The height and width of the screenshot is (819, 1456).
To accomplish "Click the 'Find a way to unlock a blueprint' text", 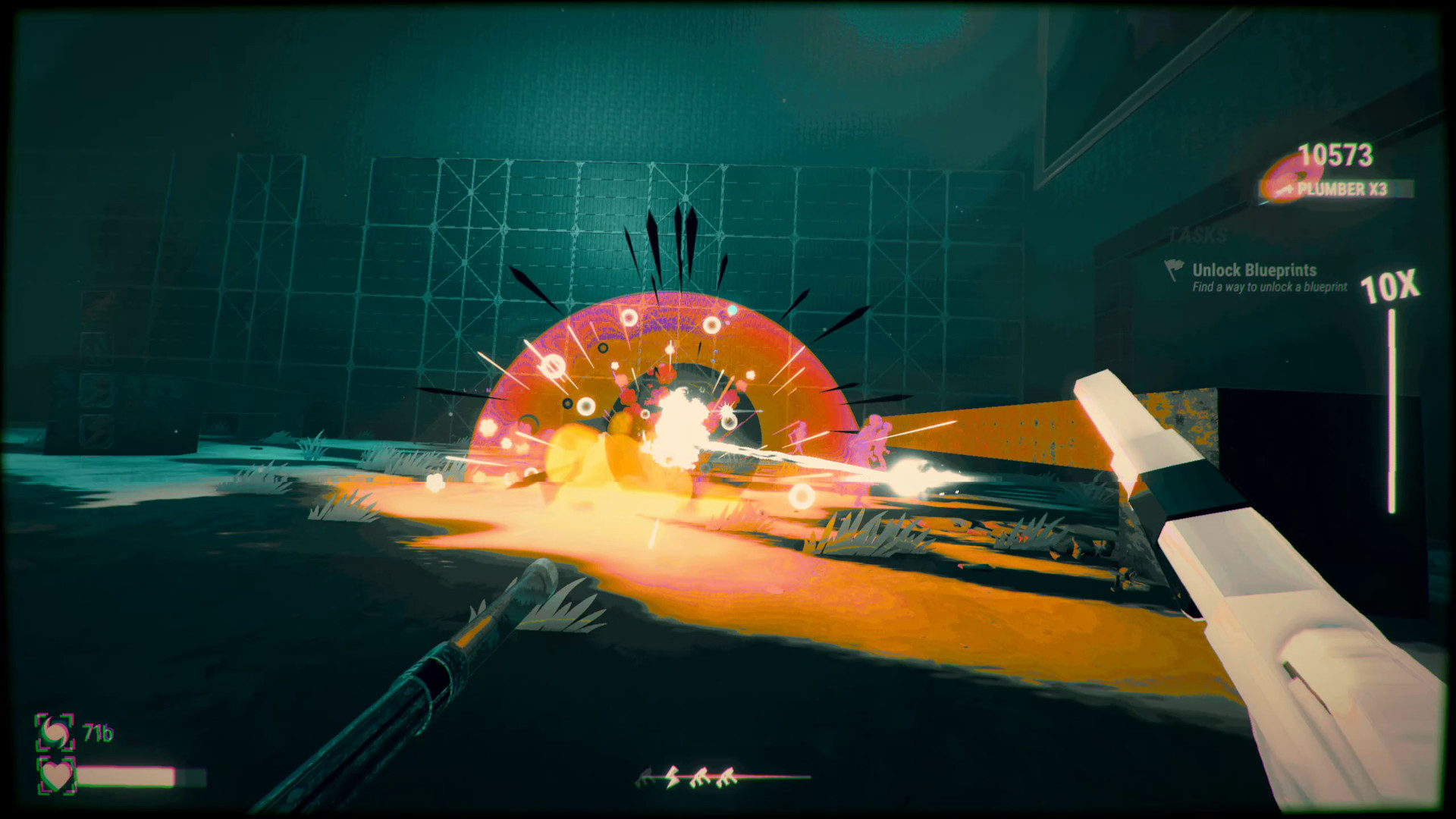I will 1270,287.
